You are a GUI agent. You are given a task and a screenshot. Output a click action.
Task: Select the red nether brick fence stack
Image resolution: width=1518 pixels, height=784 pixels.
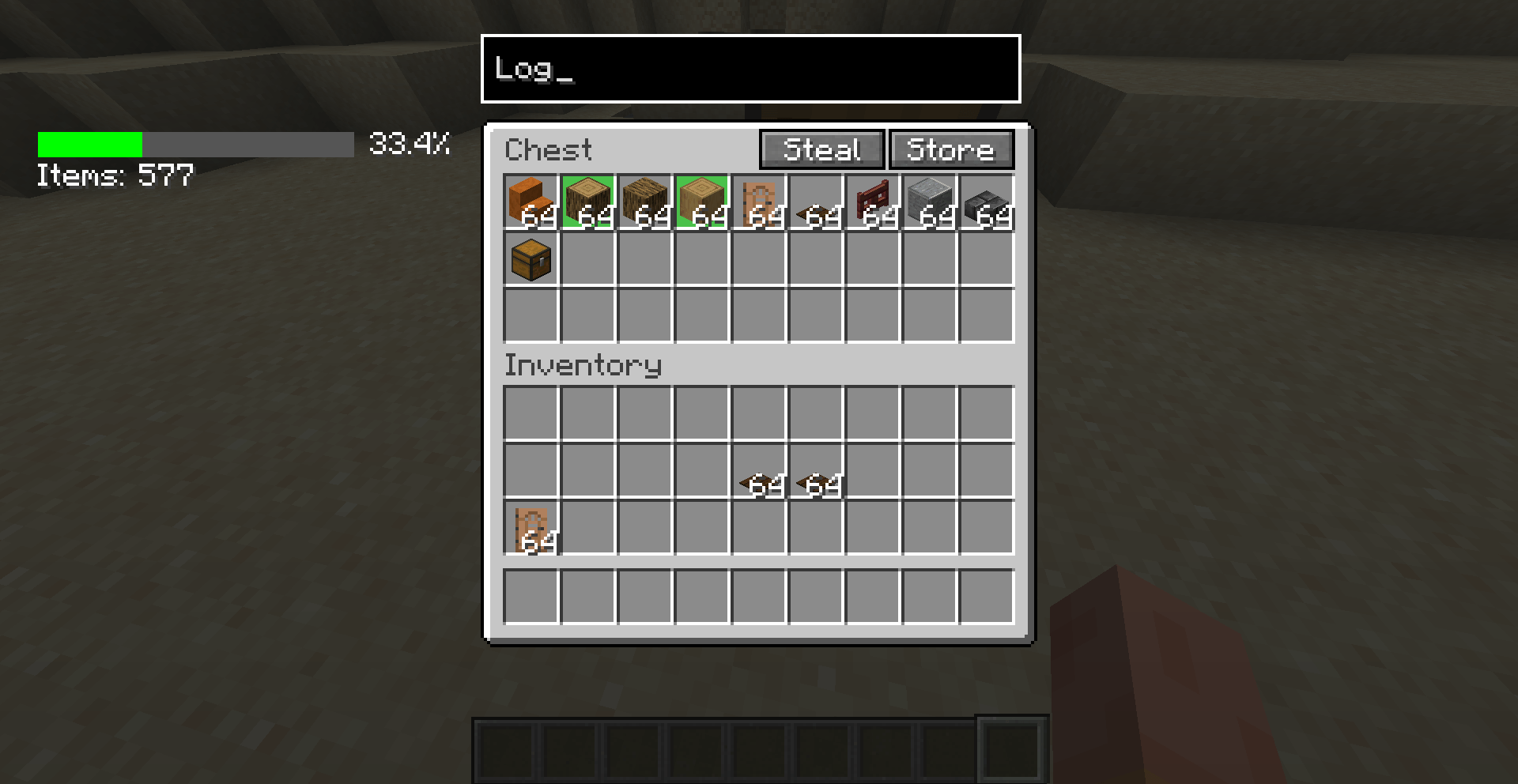873,202
